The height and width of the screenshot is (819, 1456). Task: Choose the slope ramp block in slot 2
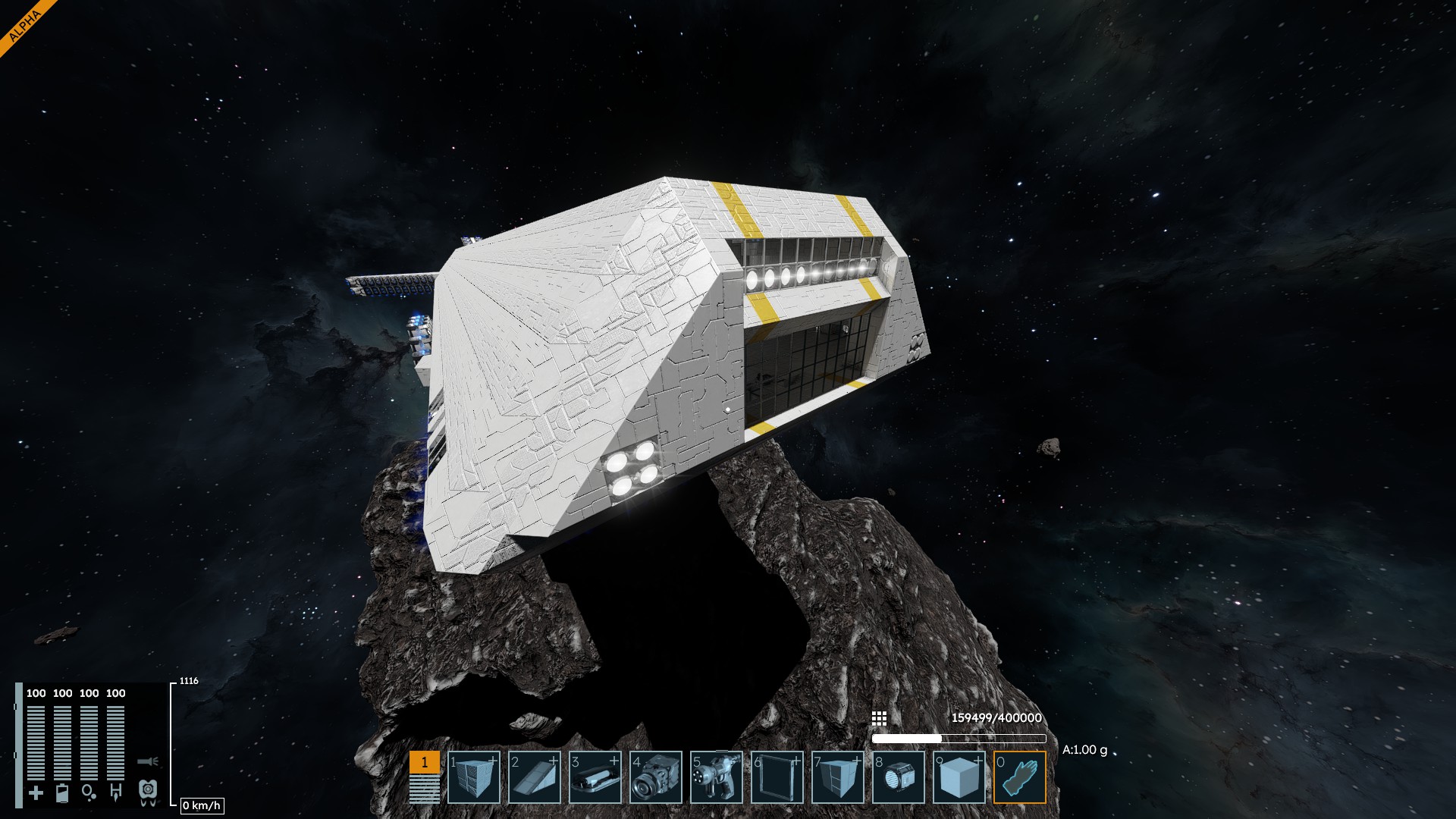[x=535, y=777]
